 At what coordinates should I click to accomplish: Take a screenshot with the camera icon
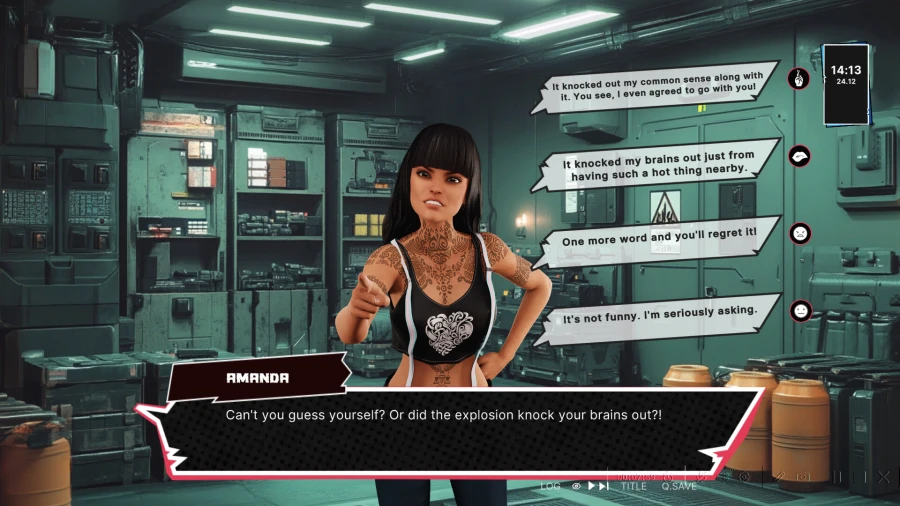point(803,477)
